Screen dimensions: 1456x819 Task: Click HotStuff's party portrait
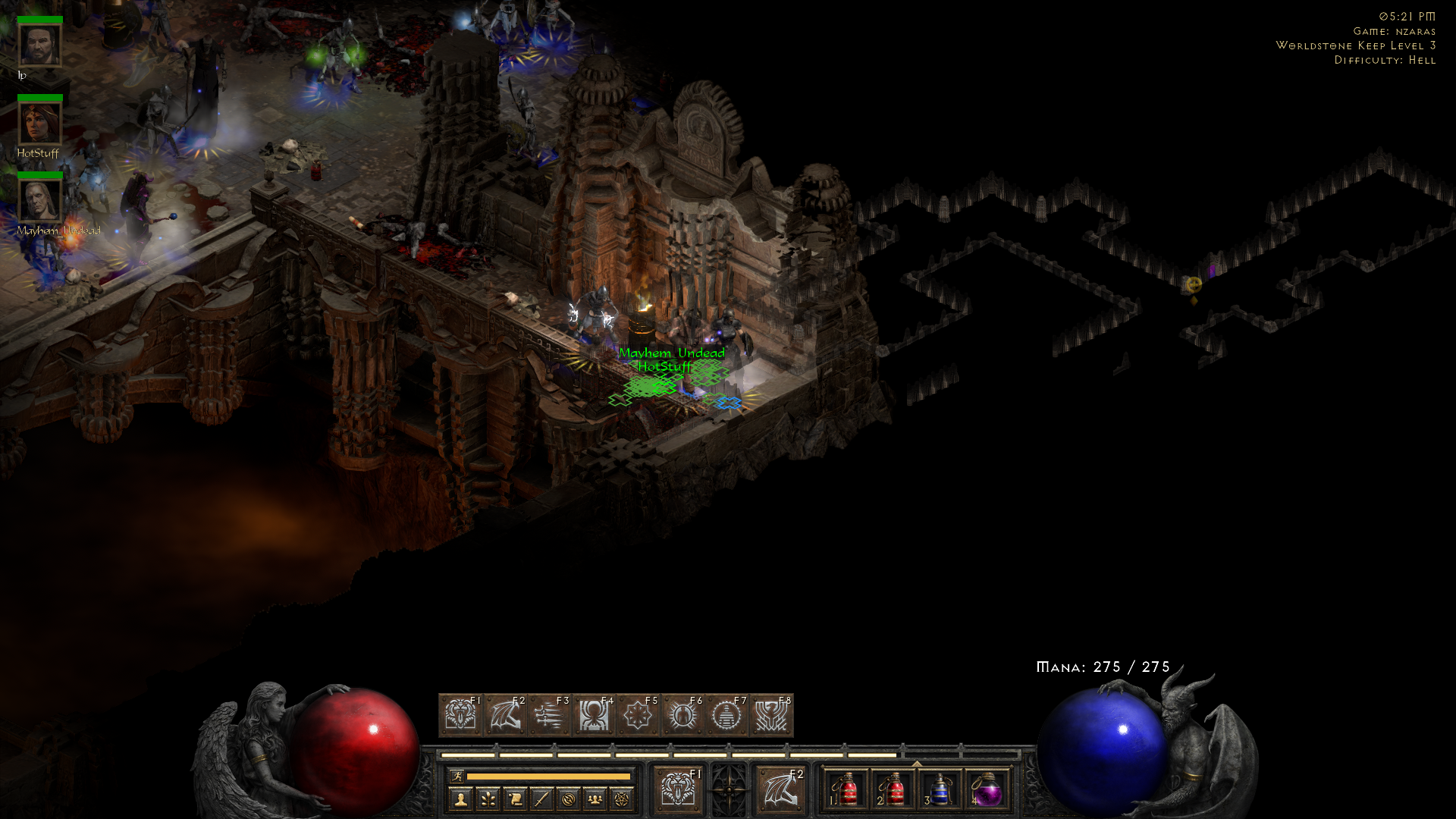(x=39, y=124)
